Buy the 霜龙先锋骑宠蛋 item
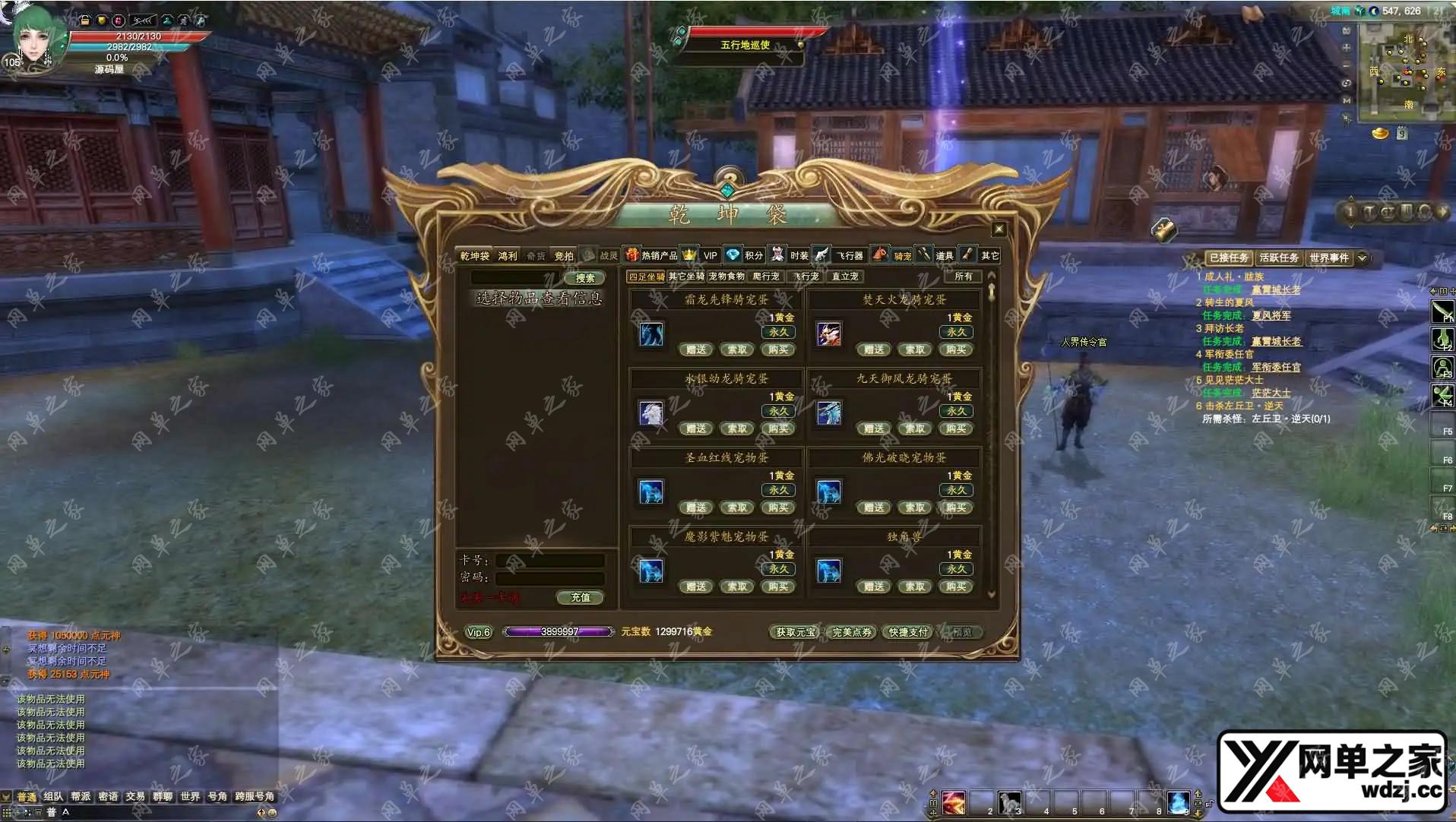Screen dimensions: 1456x822 click(x=778, y=350)
